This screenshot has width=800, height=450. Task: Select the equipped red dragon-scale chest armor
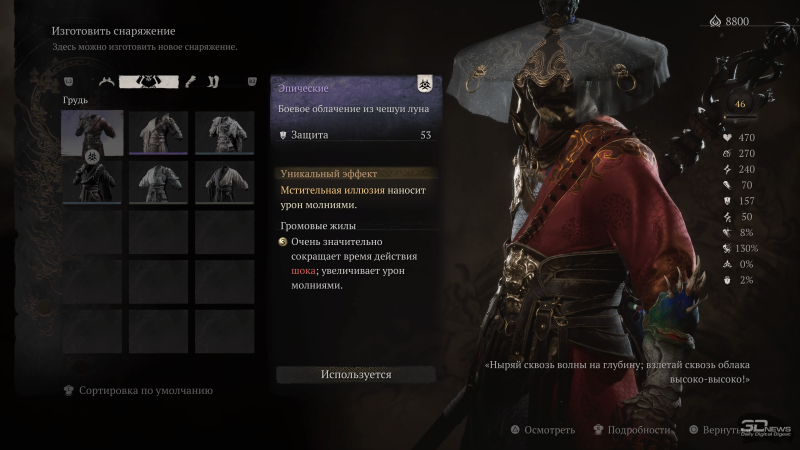point(92,132)
